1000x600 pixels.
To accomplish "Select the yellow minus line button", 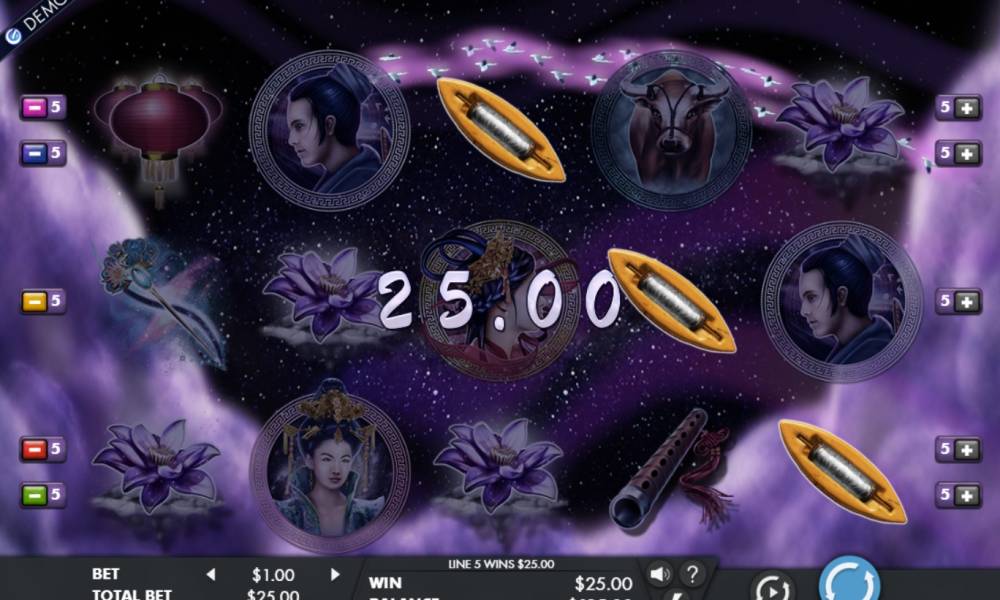I will click(x=34, y=301).
